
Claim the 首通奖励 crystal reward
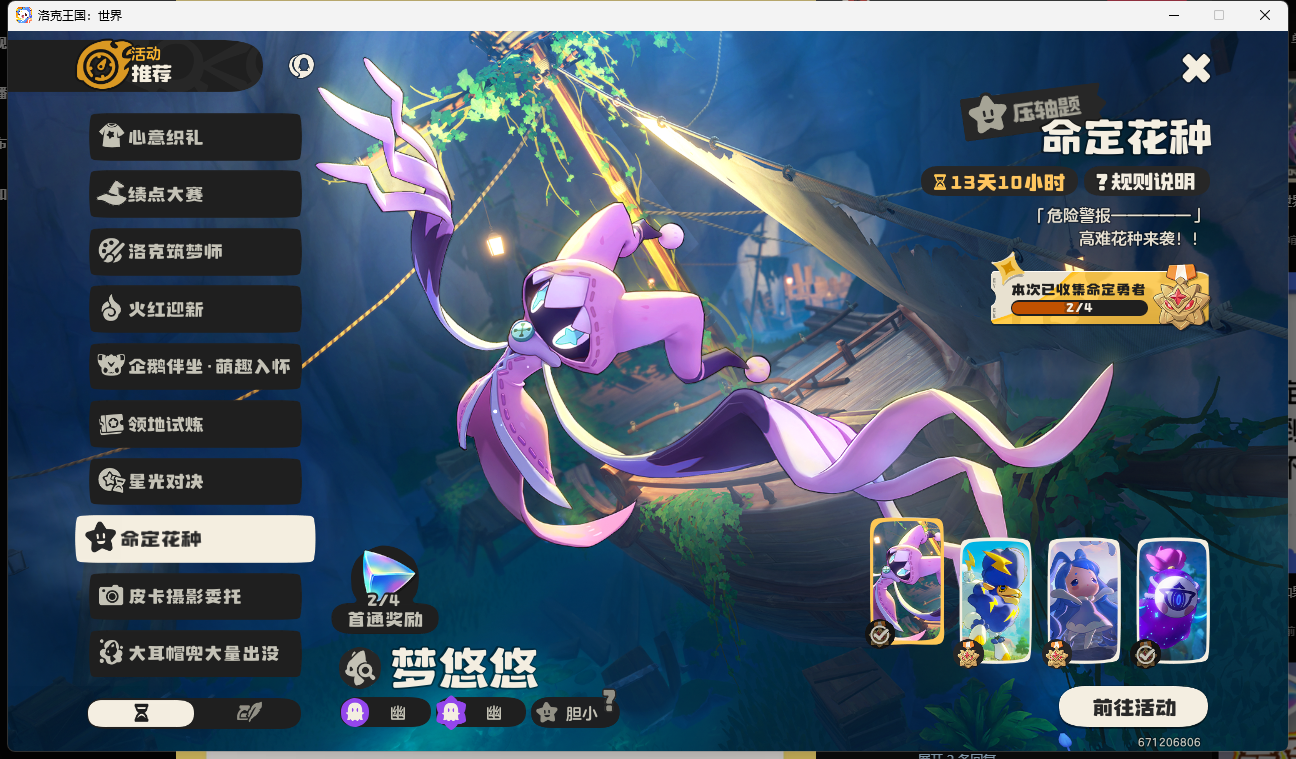point(385,578)
